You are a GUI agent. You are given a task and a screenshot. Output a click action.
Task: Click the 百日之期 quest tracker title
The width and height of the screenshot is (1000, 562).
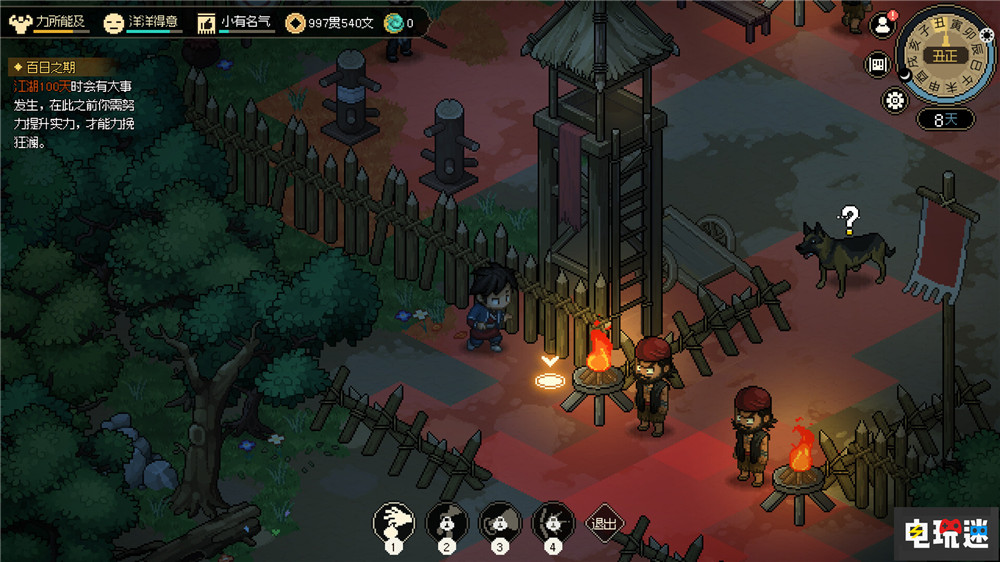(48, 68)
